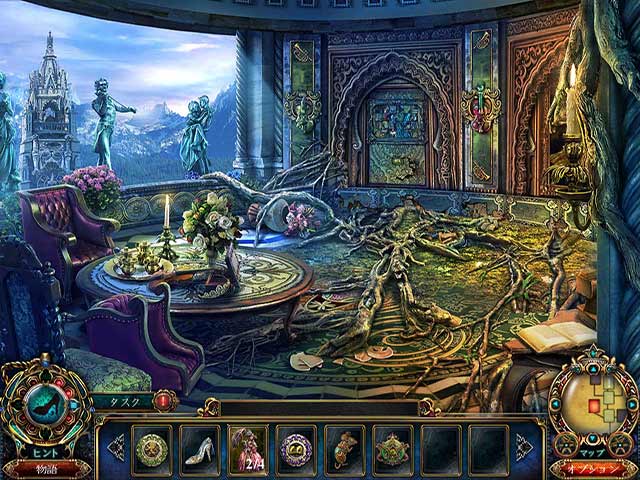Viewport: 640px width, 480px height.
Task: Select the purple round emblem inventory item
Action: coord(296,449)
